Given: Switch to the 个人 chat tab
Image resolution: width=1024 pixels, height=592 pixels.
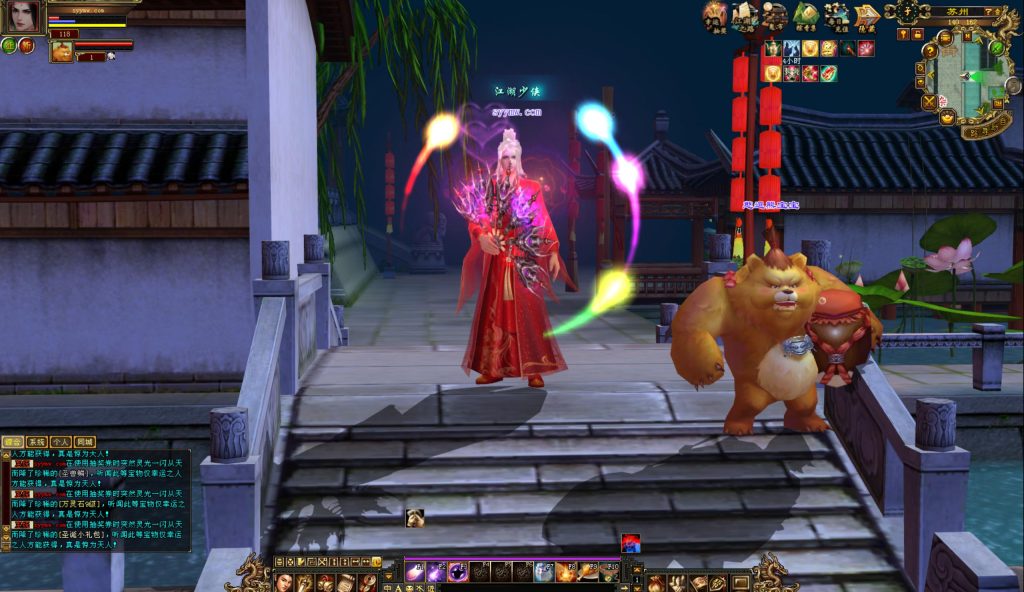Looking at the screenshot, I should pyautogui.click(x=60, y=441).
